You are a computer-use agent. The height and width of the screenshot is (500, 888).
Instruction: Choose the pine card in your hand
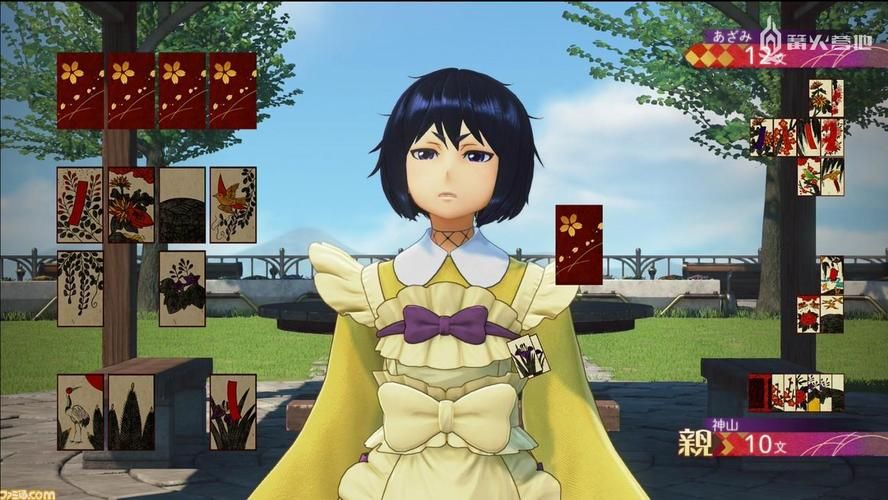131,412
